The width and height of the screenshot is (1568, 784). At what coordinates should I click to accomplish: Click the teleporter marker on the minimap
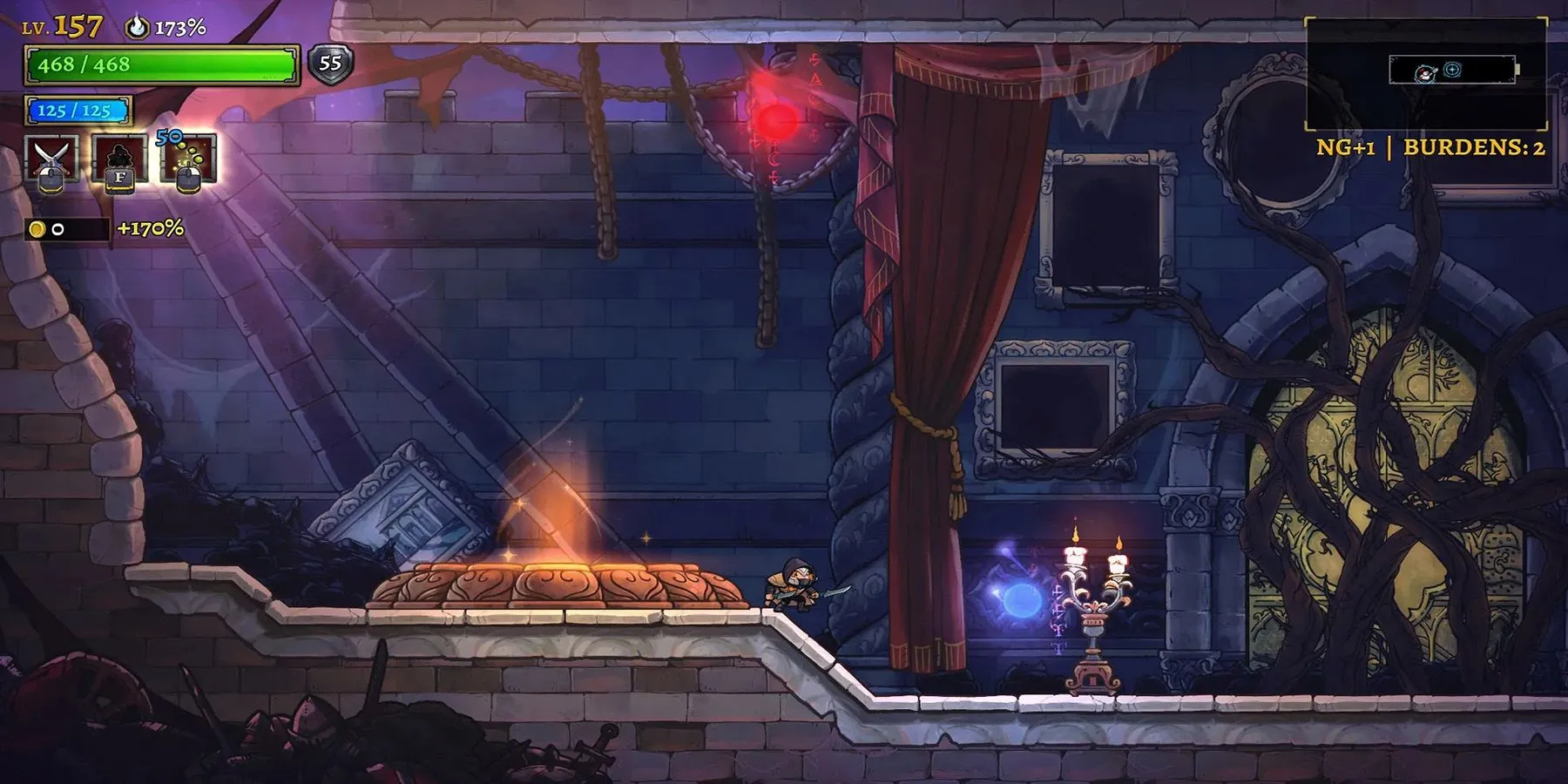pyautogui.click(x=1451, y=70)
